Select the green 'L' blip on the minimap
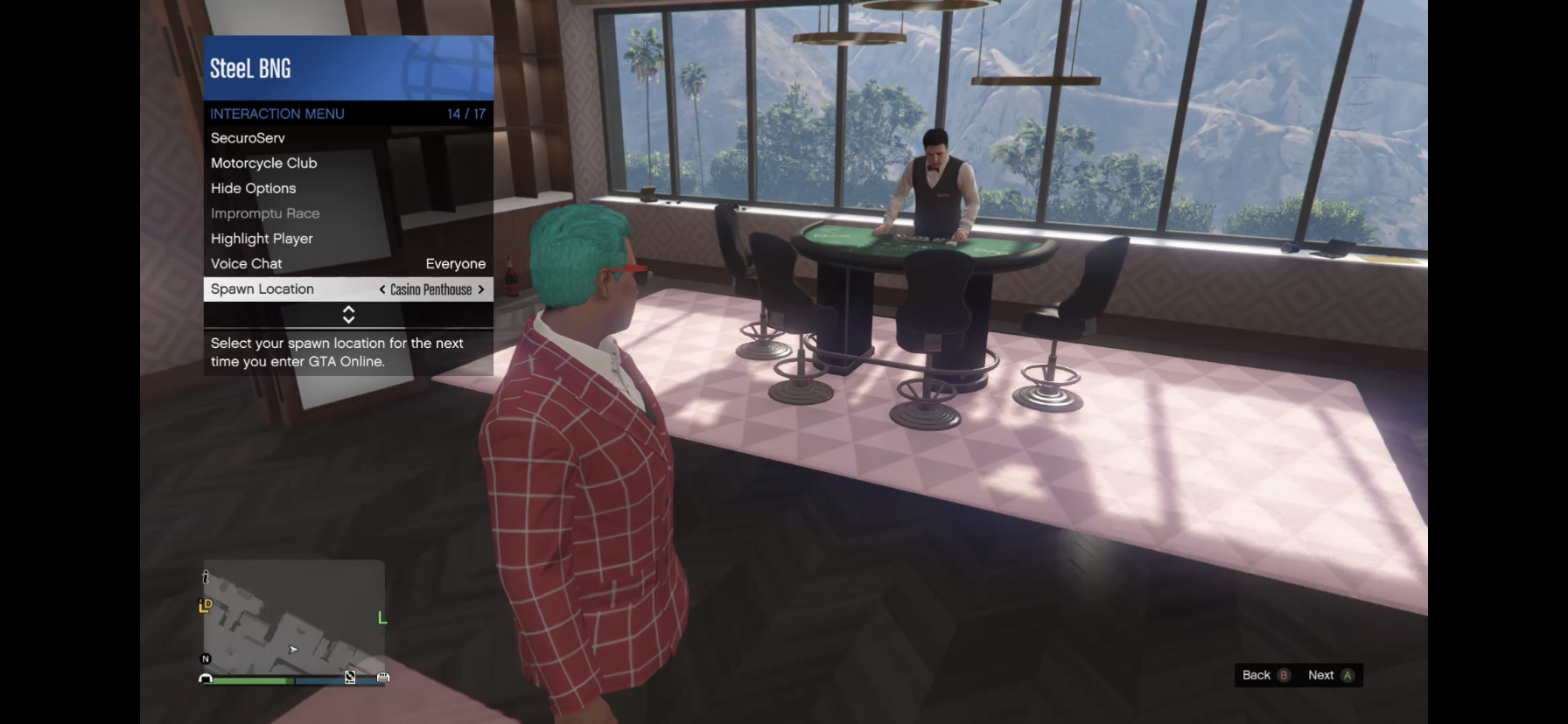1568x724 pixels. (x=382, y=617)
